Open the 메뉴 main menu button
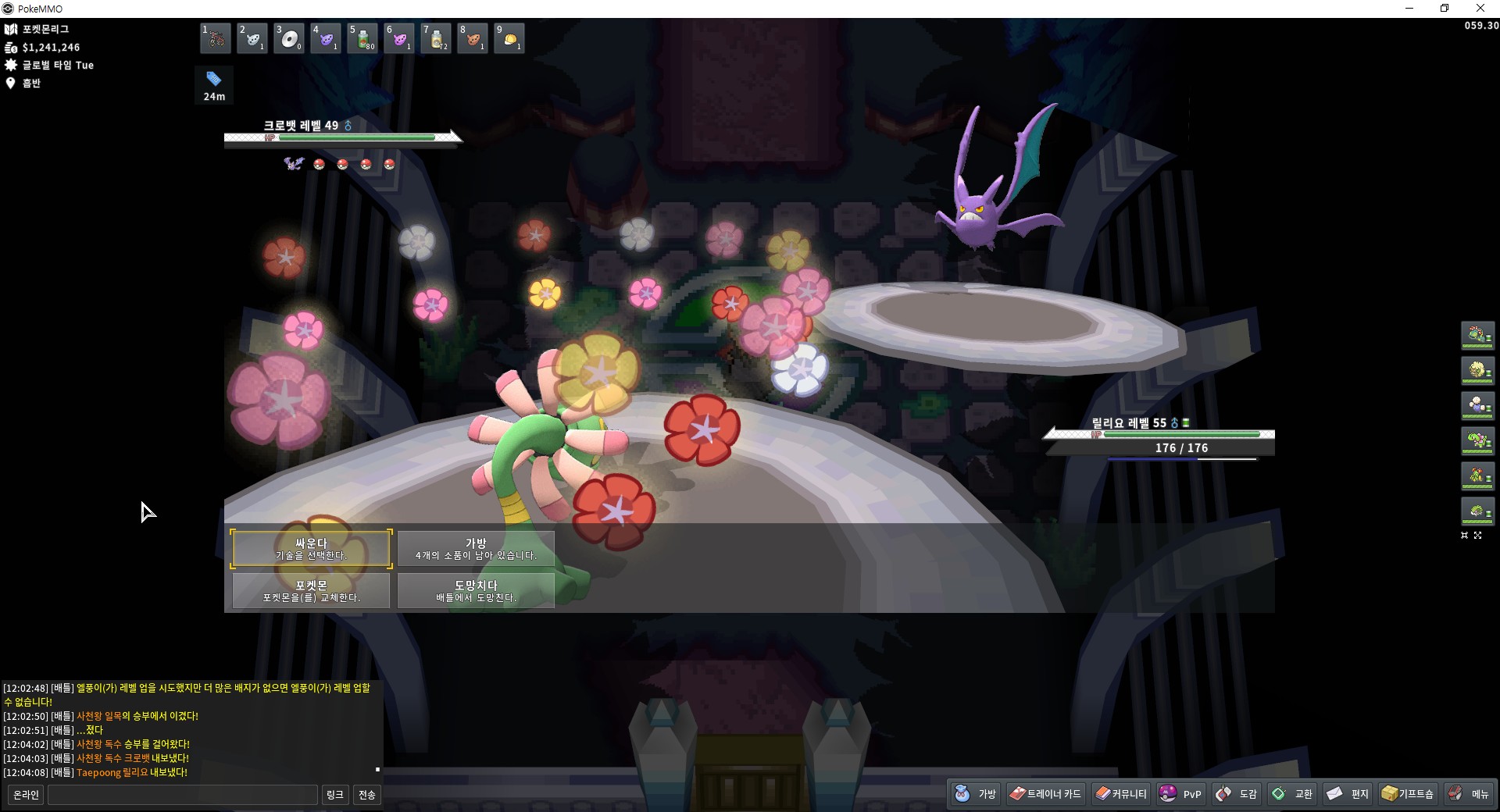Image resolution: width=1500 pixels, height=812 pixels. click(1469, 794)
